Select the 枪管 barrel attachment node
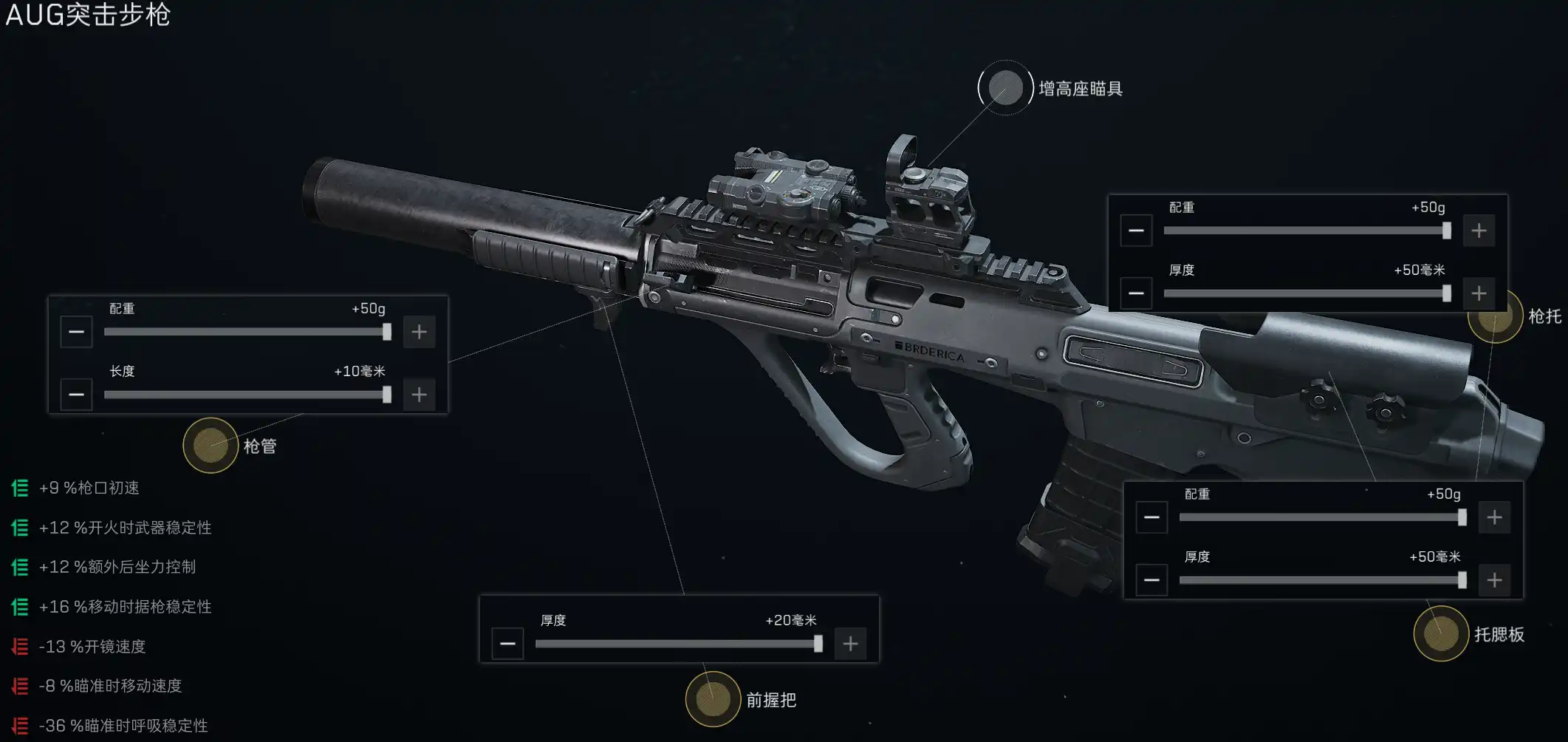Image resolution: width=1568 pixels, height=742 pixels. pyautogui.click(x=210, y=445)
